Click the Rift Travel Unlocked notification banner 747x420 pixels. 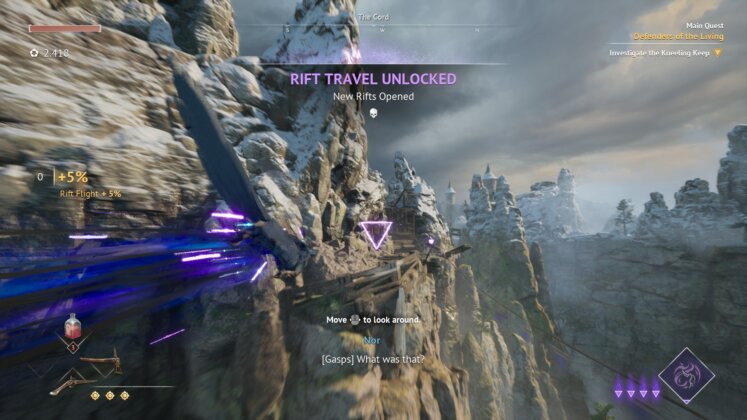coord(373,78)
